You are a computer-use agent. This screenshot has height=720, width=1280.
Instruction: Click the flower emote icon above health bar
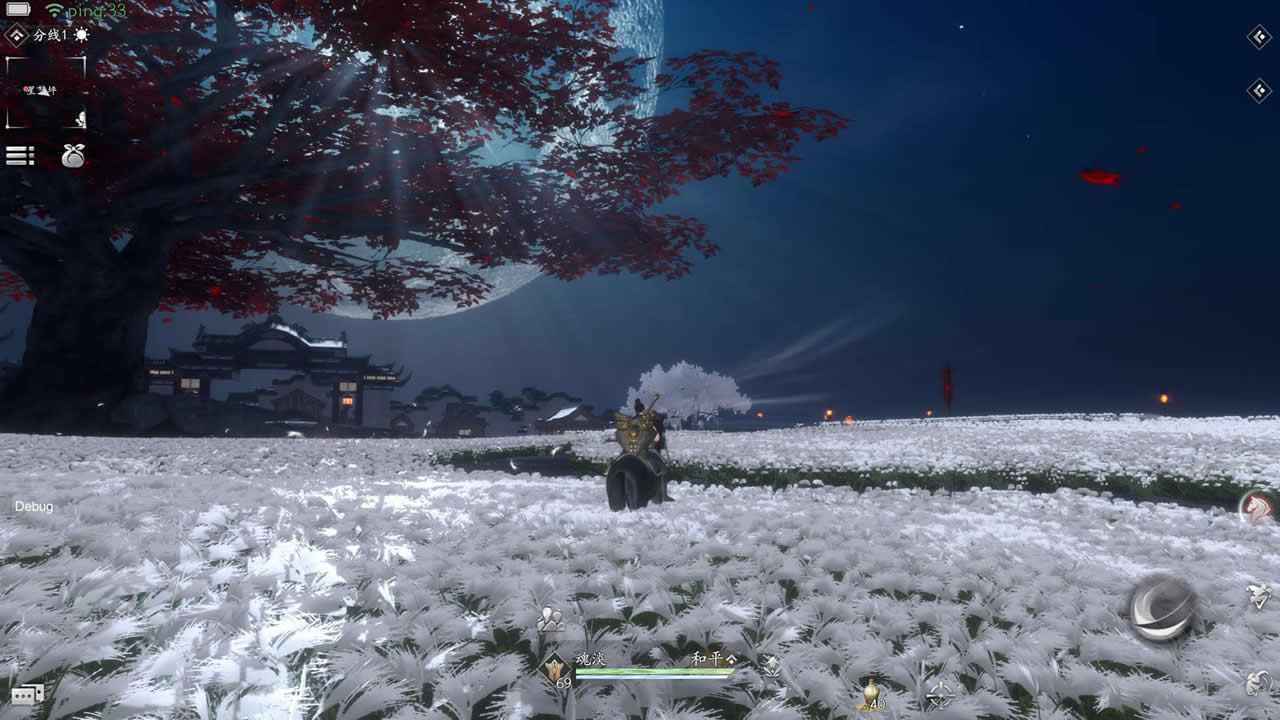(x=547, y=618)
